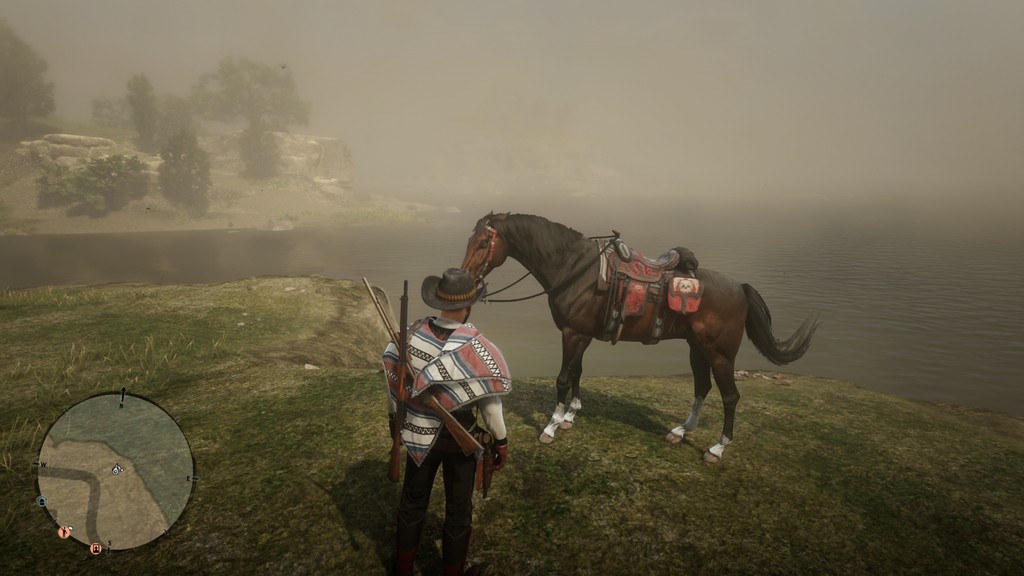Click the orange portrait marker near south
Viewport: 1024px width, 576px height.
96,548
